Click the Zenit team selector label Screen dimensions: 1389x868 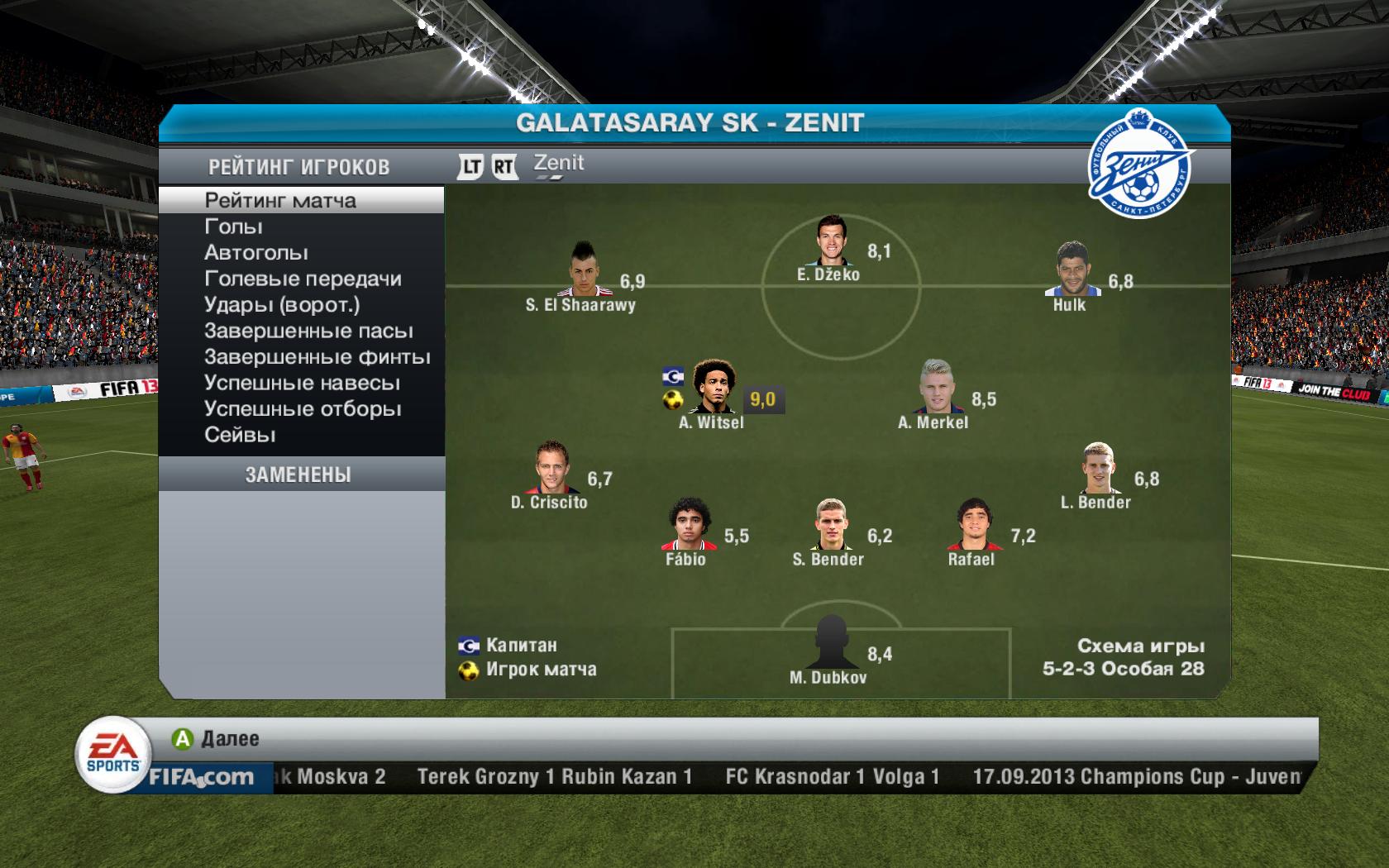(x=559, y=164)
